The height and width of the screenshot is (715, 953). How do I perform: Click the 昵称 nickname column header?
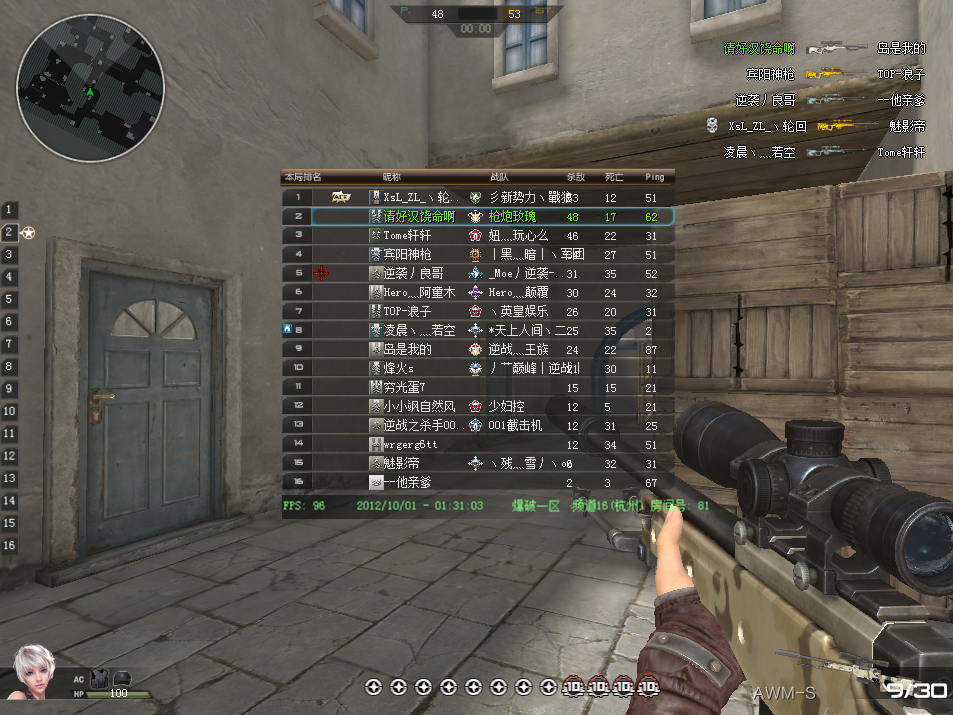(x=392, y=177)
